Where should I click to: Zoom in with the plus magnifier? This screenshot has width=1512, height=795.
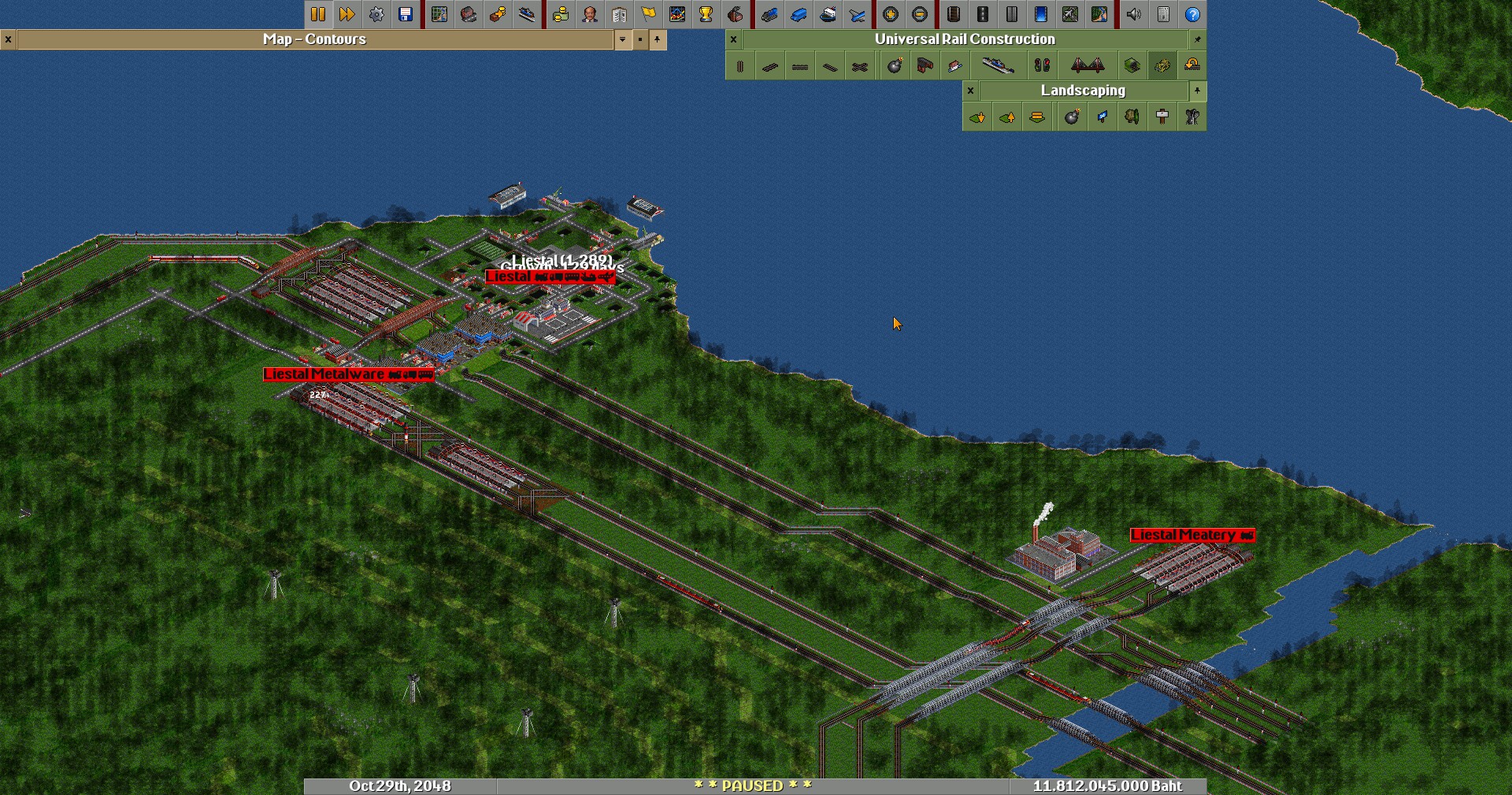tap(891, 14)
